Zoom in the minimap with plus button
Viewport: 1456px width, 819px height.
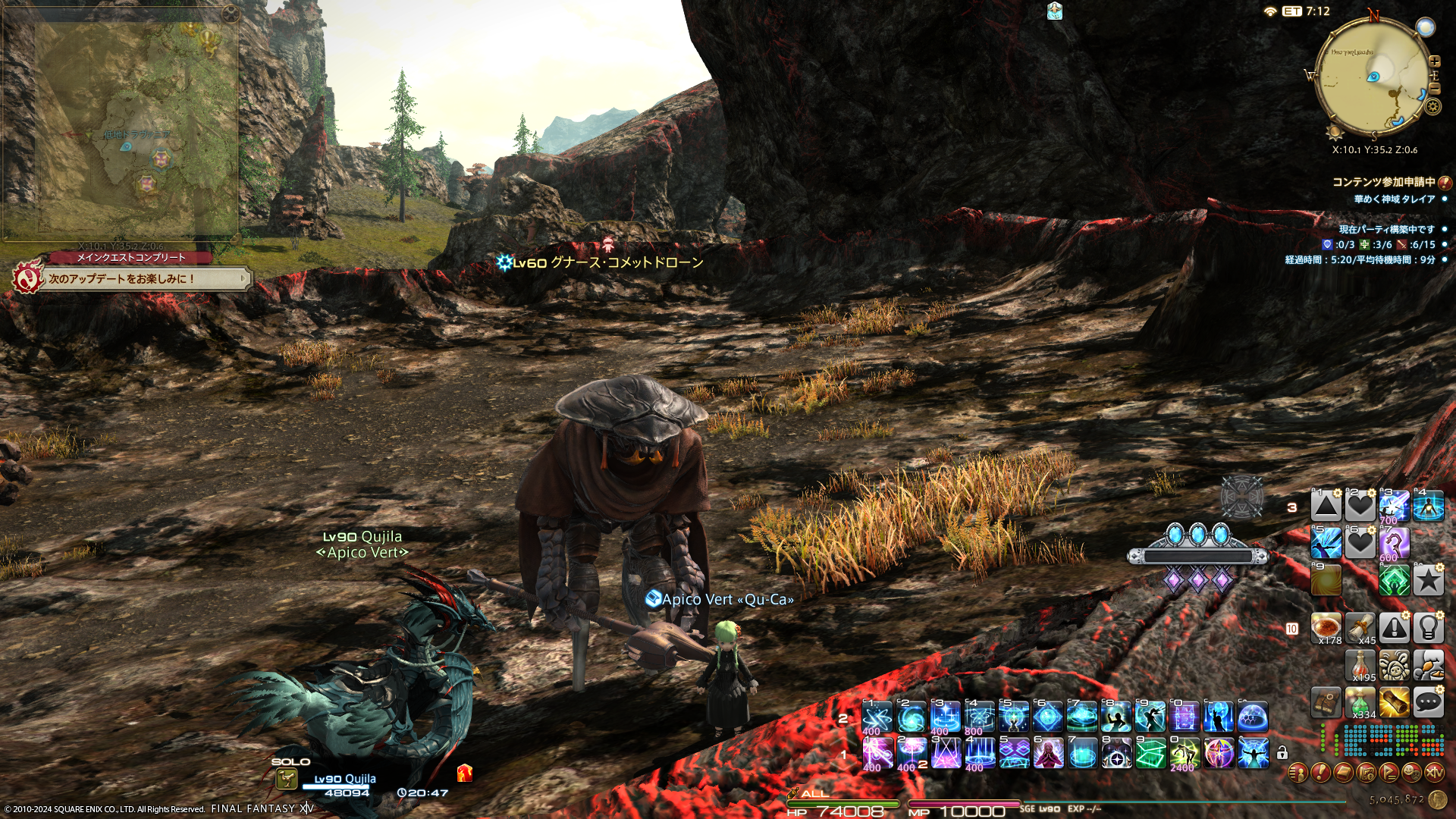point(1434,61)
